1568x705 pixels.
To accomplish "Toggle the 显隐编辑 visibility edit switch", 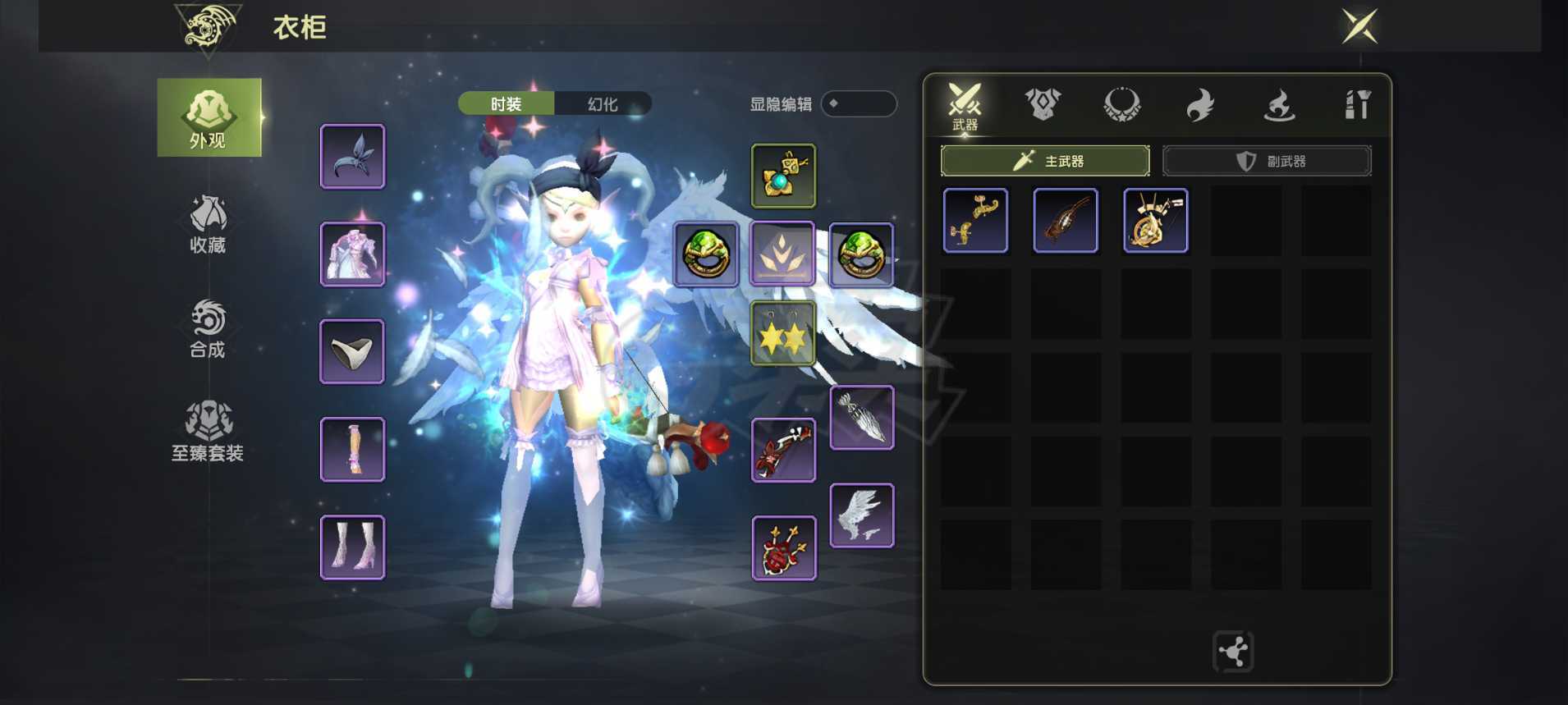I will tap(858, 104).
